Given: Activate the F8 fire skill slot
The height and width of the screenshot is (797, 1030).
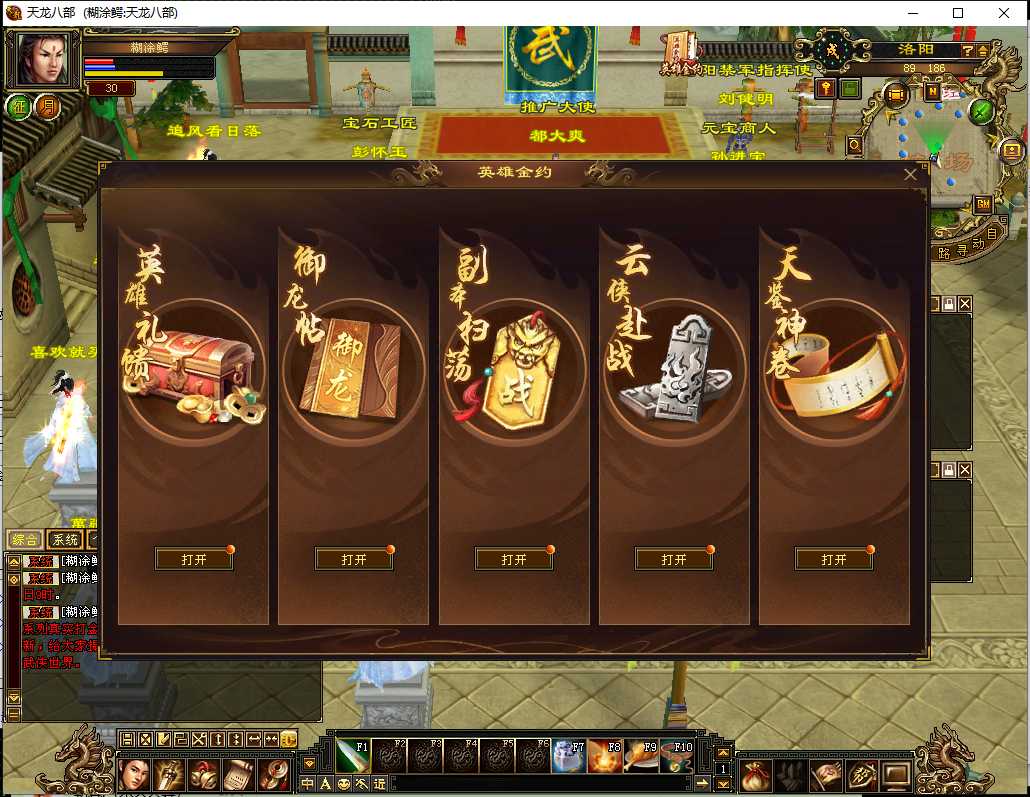Looking at the screenshot, I should [605, 757].
